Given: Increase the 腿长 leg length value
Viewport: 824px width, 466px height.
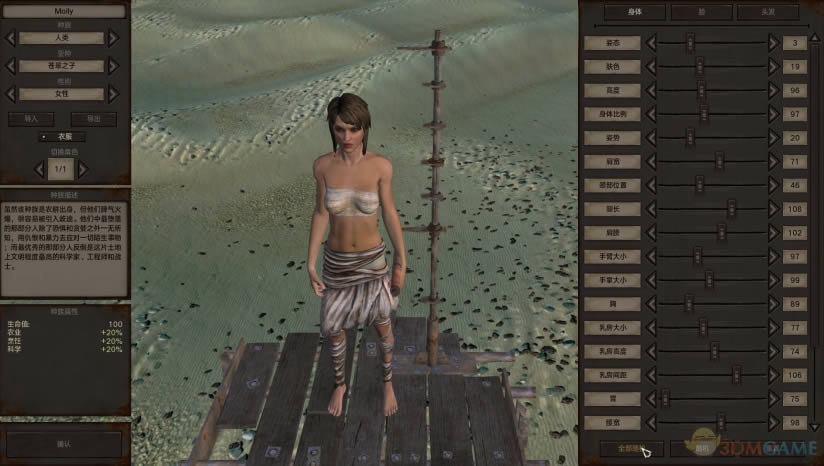Looking at the screenshot, I should (x=772, y=209).
